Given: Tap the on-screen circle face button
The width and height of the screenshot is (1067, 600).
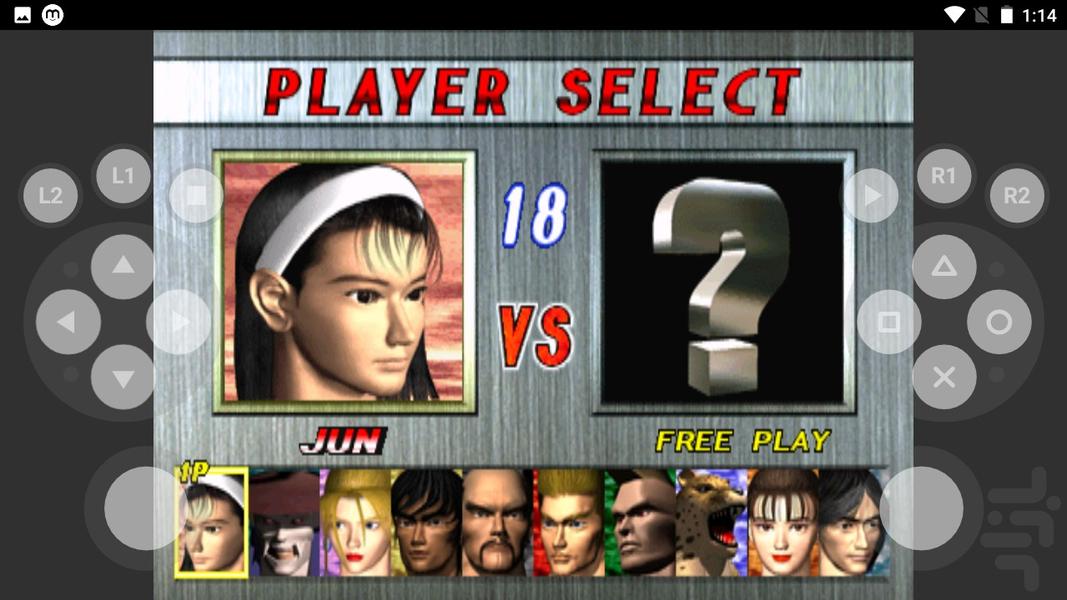Looking at the screenshot, I should tap(999, 322).
